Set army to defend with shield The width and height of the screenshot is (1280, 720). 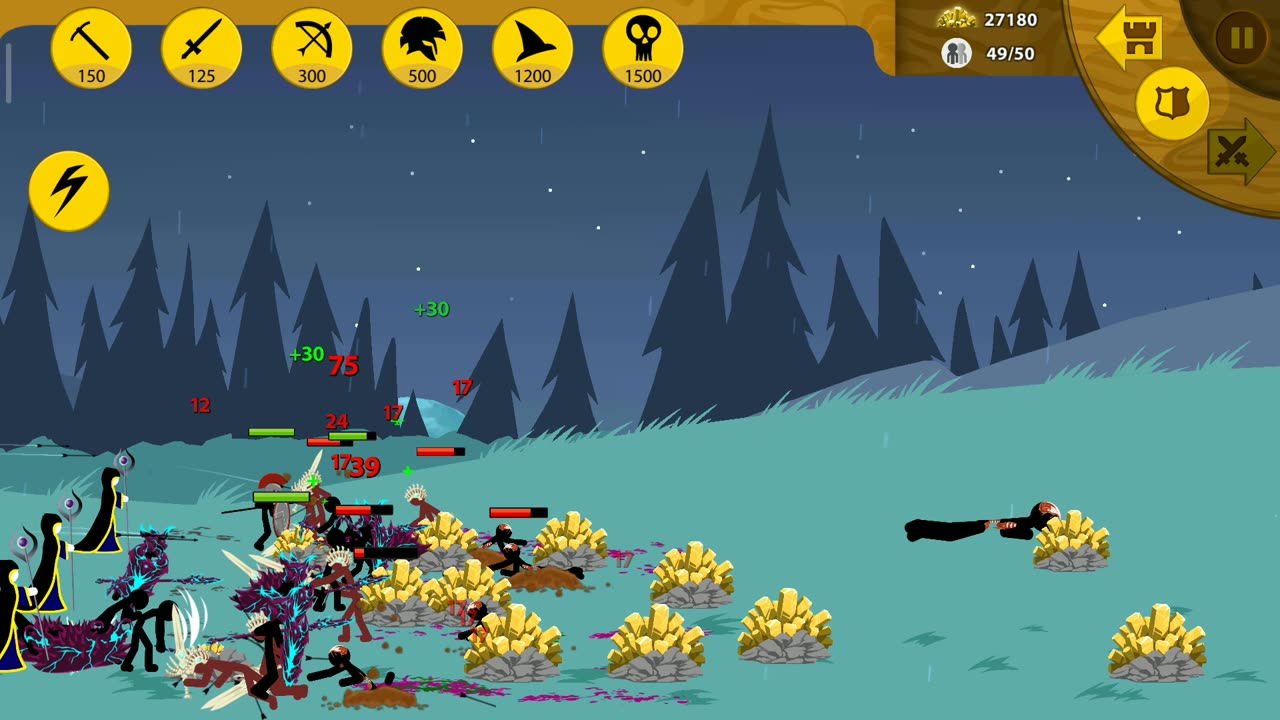tap(1172, 104)
